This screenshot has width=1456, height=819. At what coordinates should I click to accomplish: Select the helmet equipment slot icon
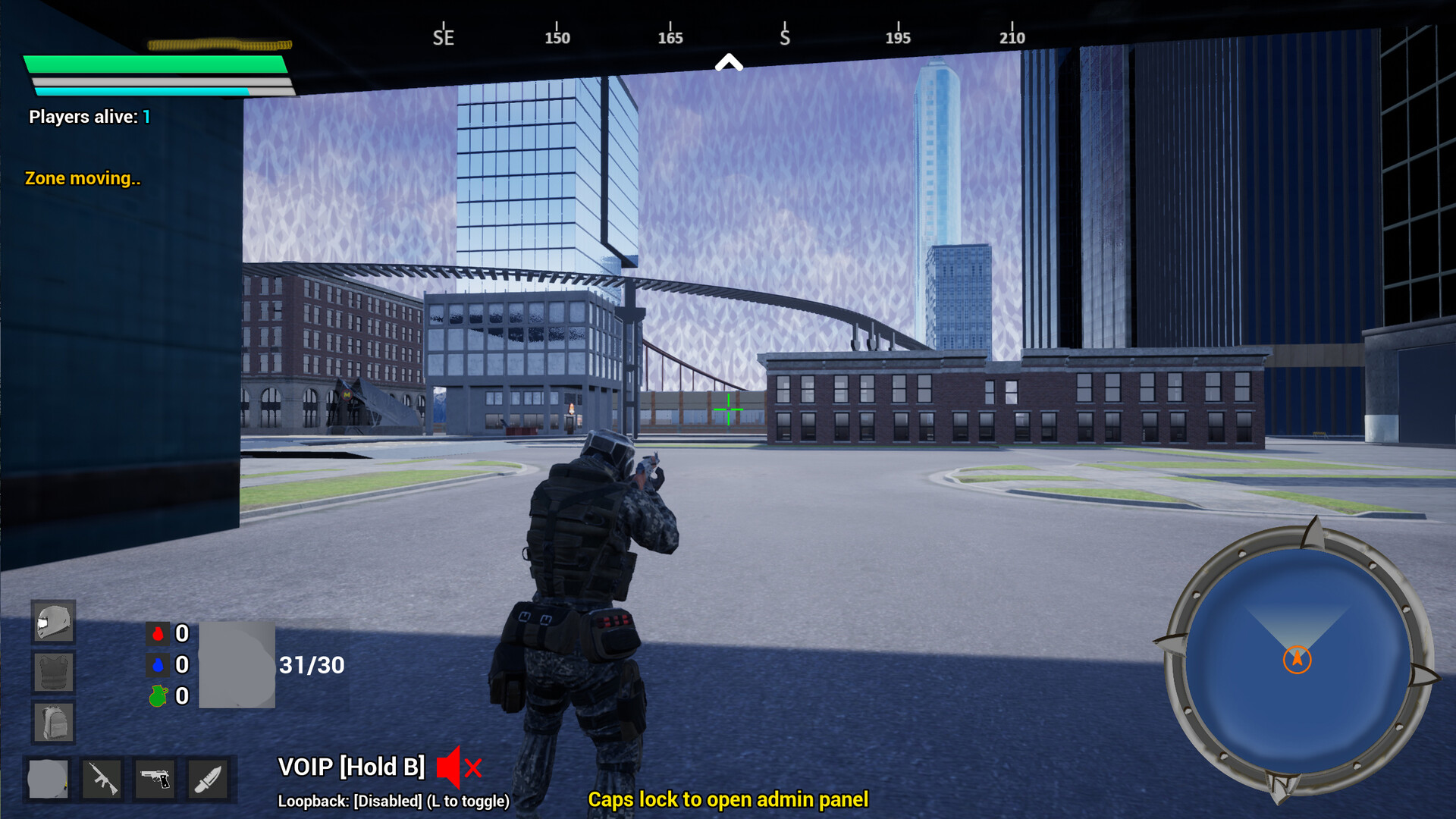point(52,622)
